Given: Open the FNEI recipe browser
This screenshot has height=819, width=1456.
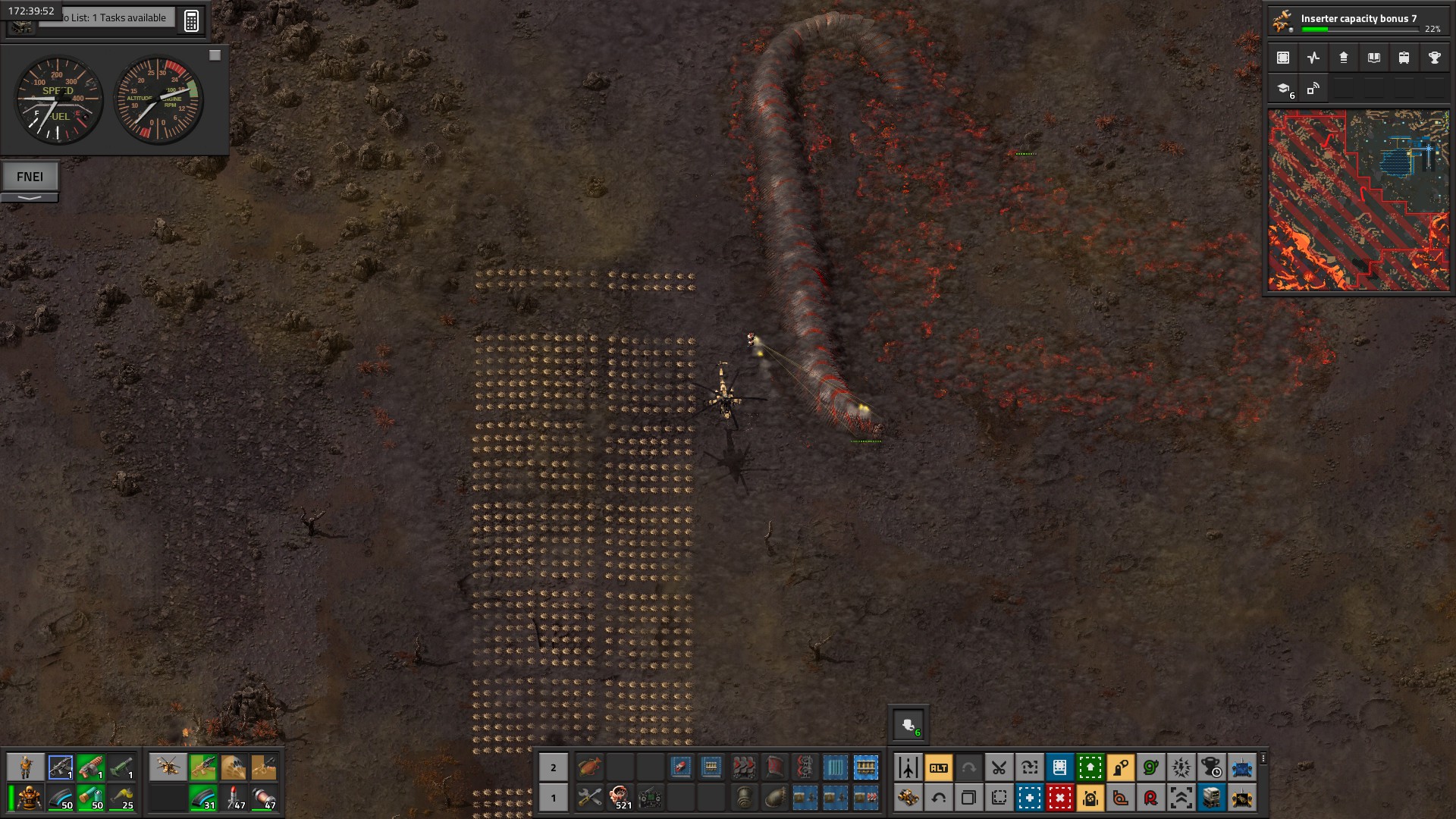Looking at the screenshot, I should coord(30,177).
